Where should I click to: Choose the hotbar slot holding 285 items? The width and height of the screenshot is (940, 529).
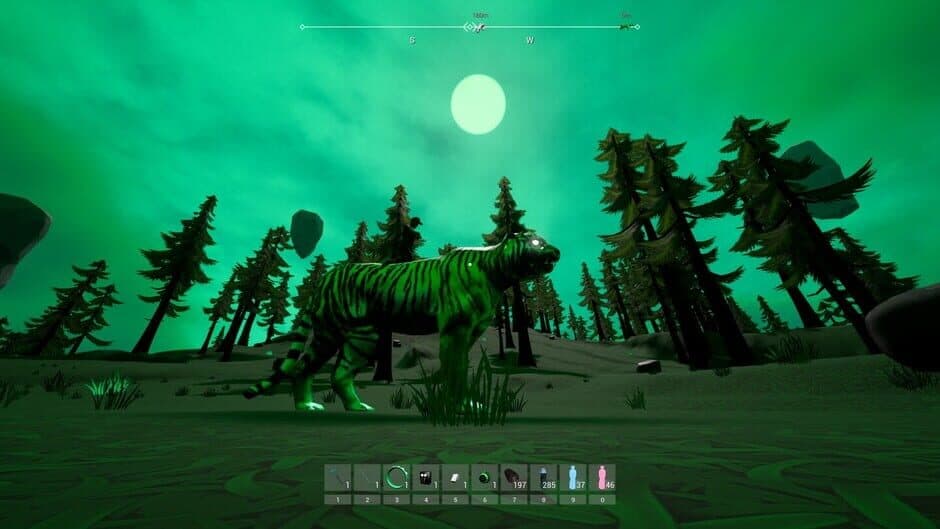[543, 477]
